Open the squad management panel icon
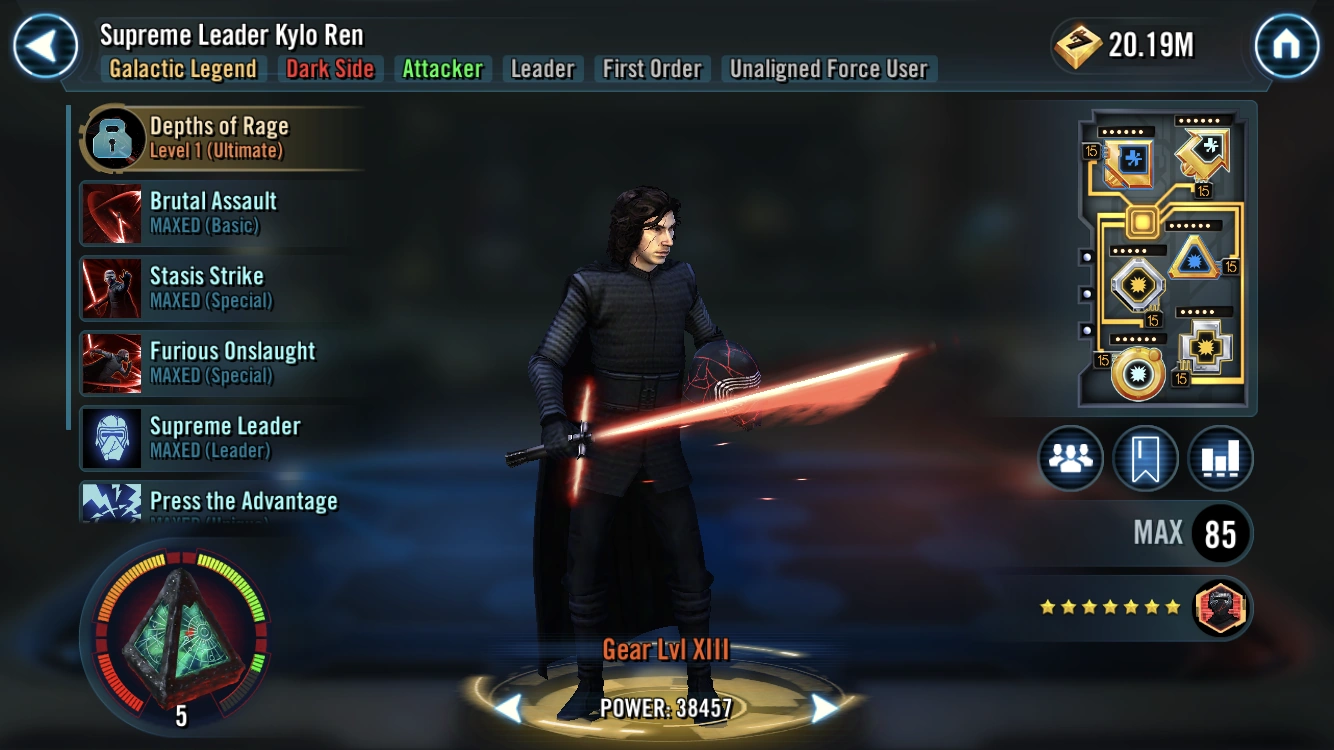 [1071, 458]
